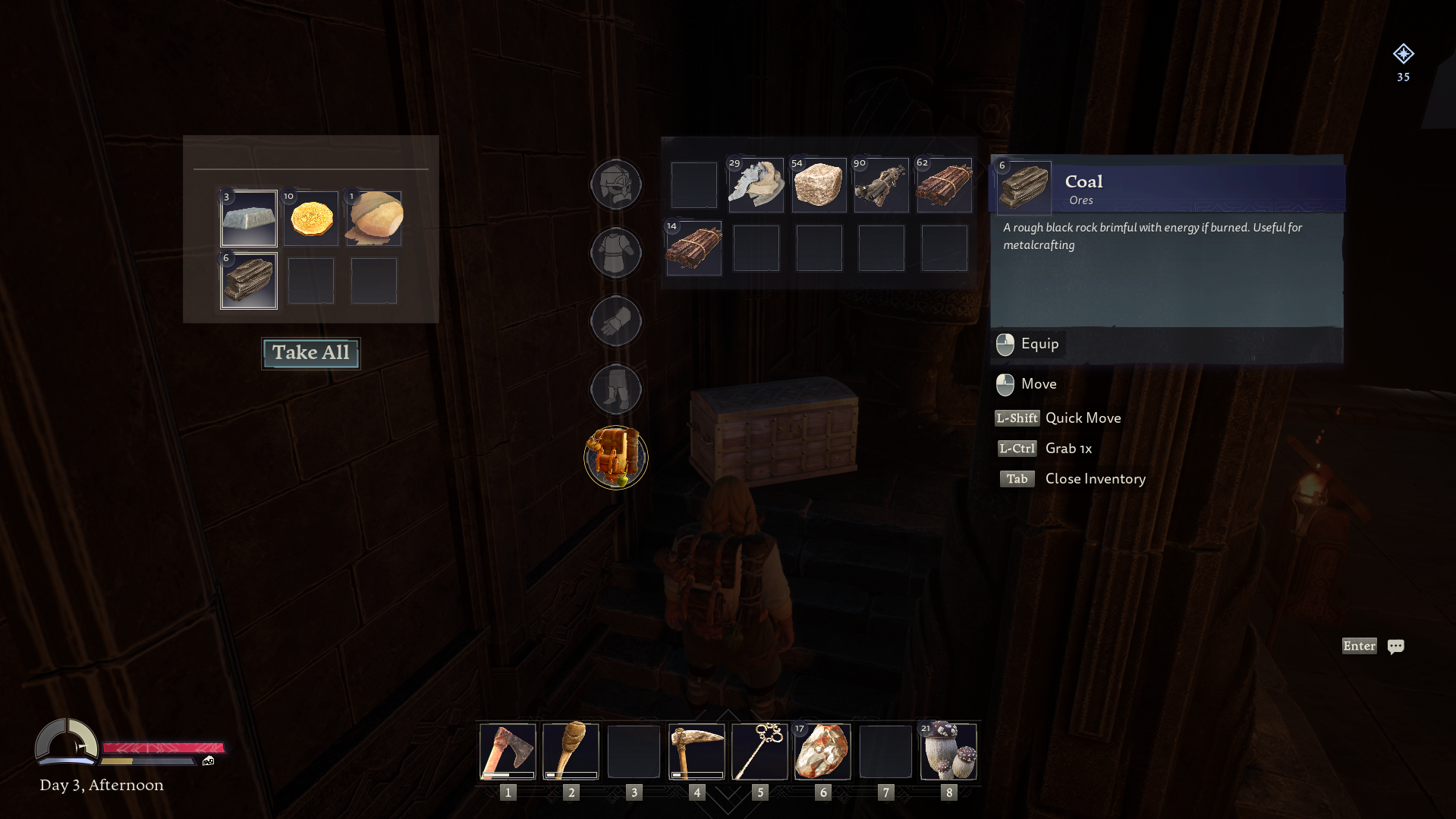This screenshot has width=1456, height=819.
Task: Click the leg armor equipment slot
Action: 615,389
